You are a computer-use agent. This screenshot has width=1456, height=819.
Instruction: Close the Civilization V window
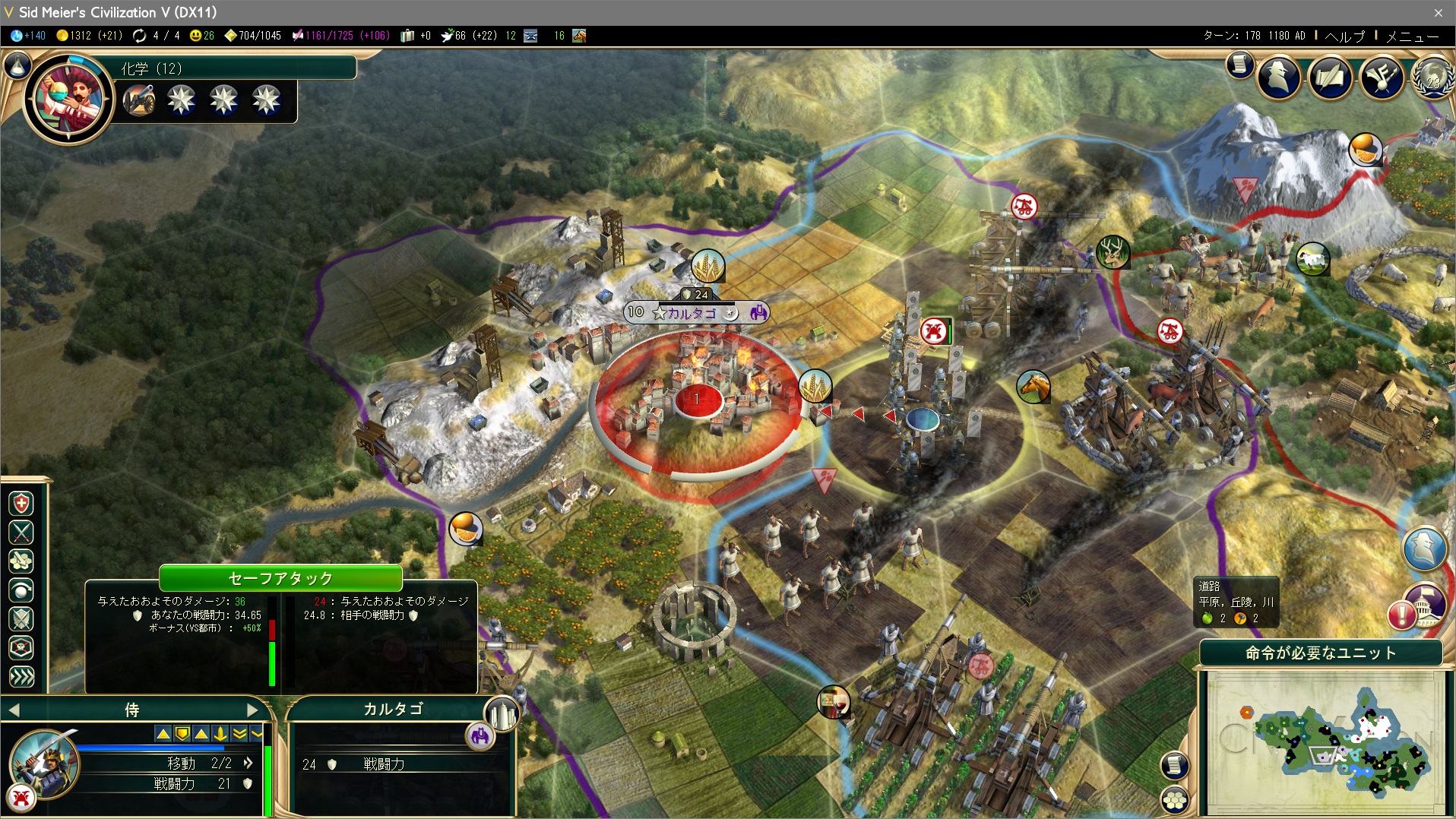click(1438, 12)
